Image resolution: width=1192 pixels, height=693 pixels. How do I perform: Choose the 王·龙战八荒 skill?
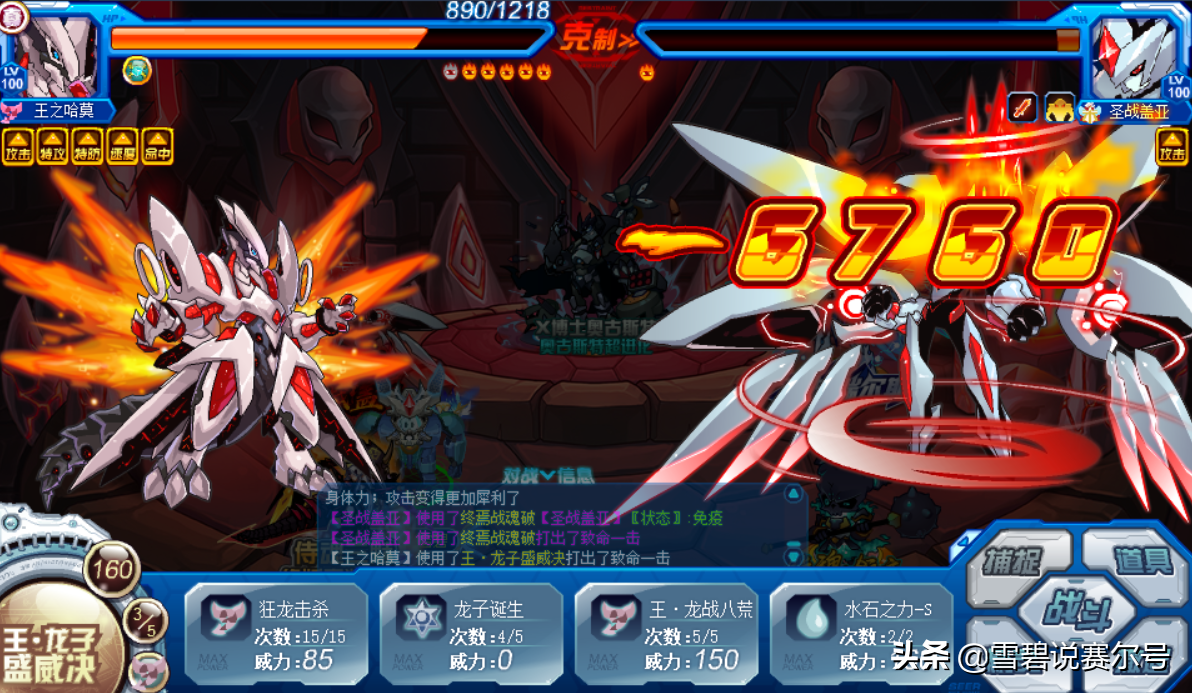[665, 633]
